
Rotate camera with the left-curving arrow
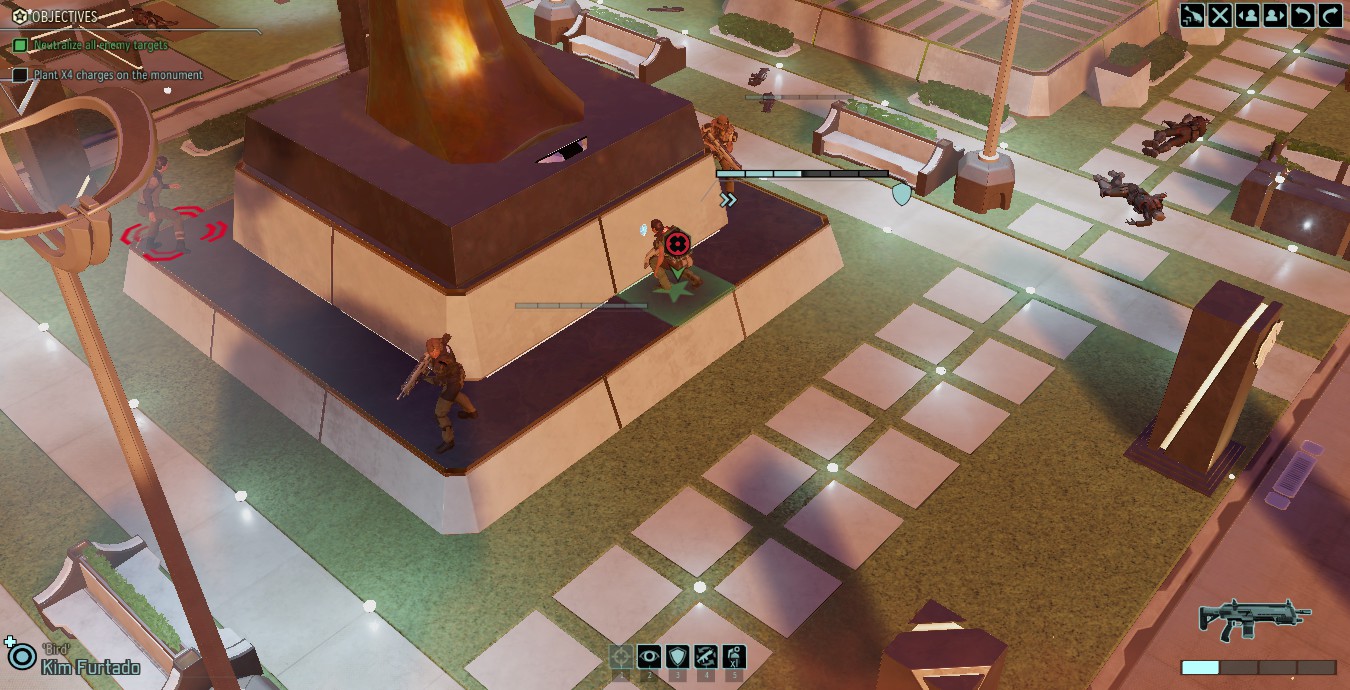pos(1302,15)
